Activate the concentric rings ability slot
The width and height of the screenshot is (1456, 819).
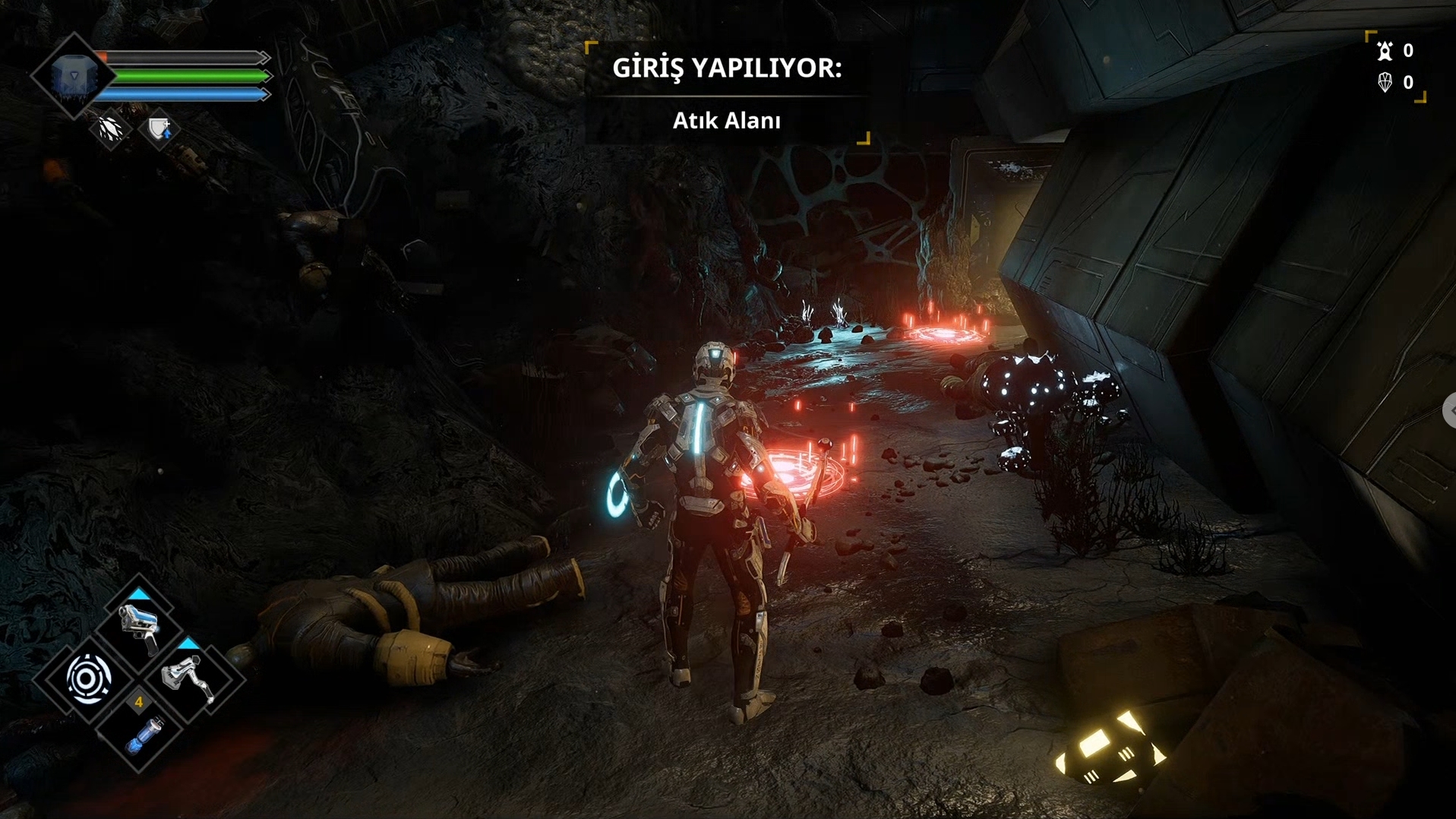(x=89, y=678)
